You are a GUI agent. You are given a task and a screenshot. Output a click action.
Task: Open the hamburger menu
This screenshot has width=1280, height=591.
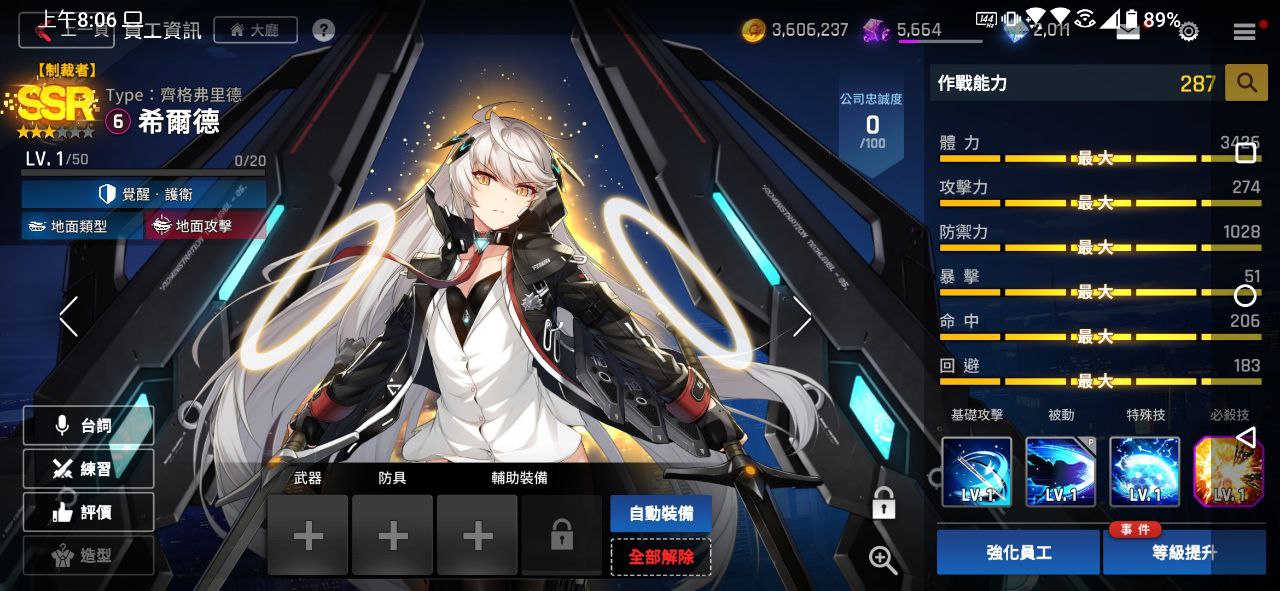pyautogui.click(x=1244, y=32)
